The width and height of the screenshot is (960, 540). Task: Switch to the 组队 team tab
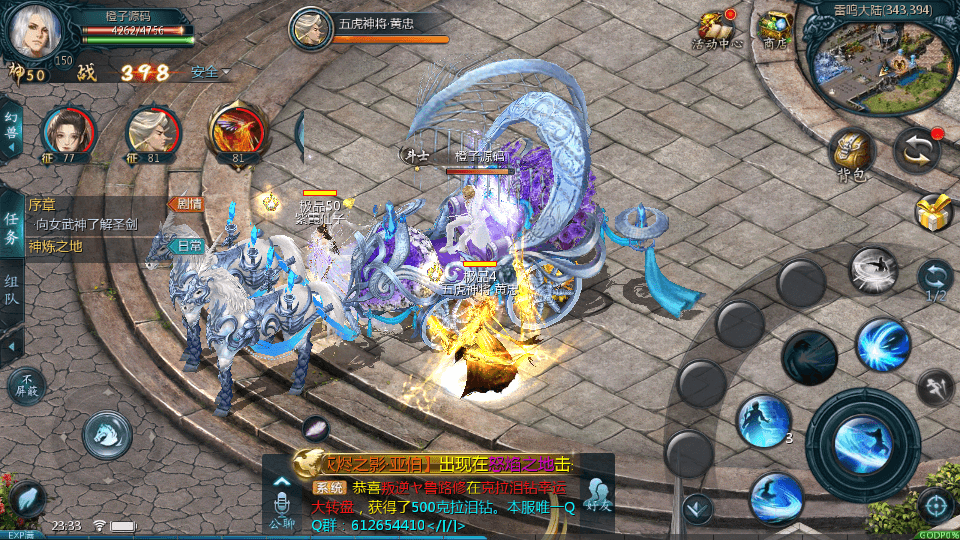pyautogui.click(x=11, y=295)
